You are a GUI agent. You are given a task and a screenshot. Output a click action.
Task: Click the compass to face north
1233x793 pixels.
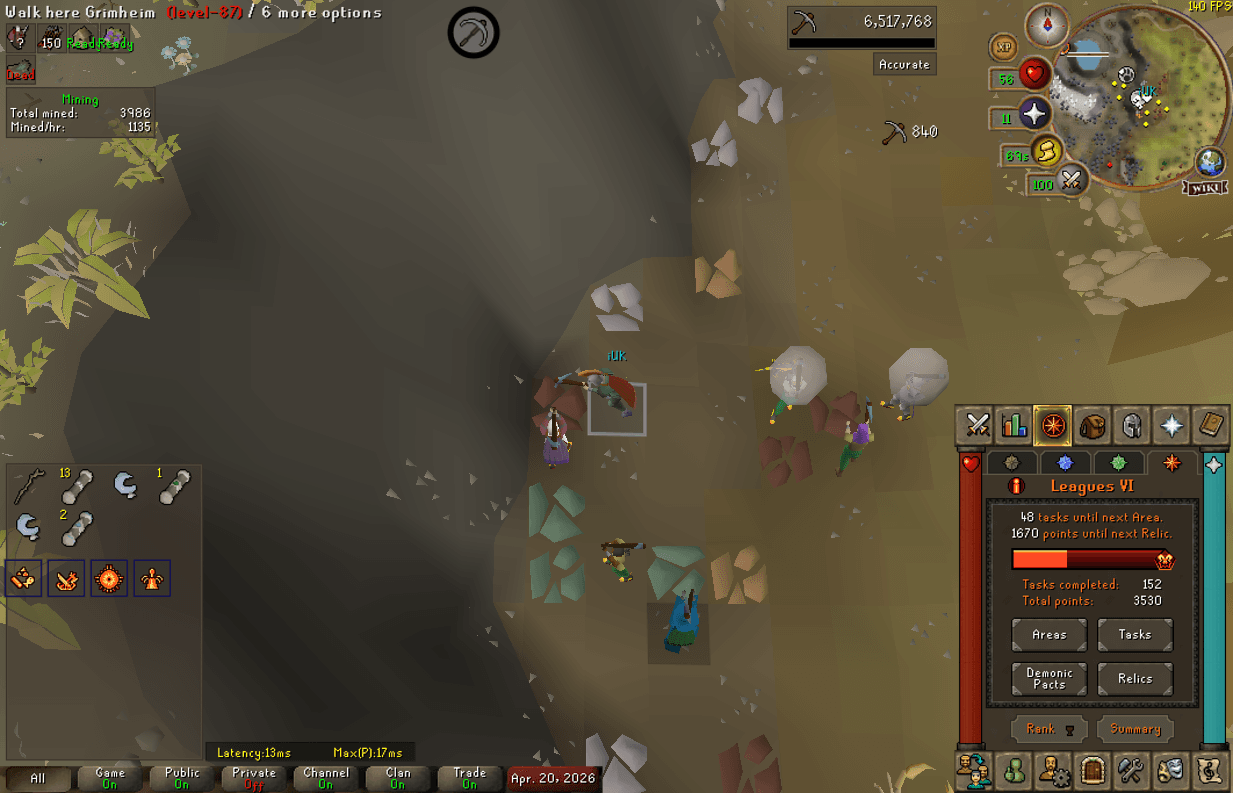(1047, 24)
